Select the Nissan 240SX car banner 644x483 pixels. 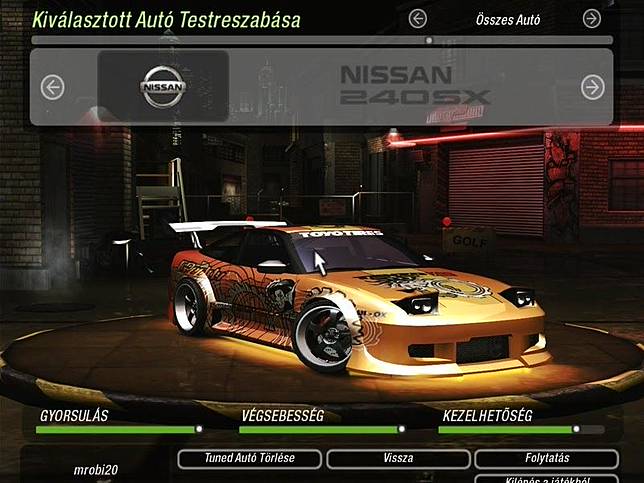(x=320, y=88)
